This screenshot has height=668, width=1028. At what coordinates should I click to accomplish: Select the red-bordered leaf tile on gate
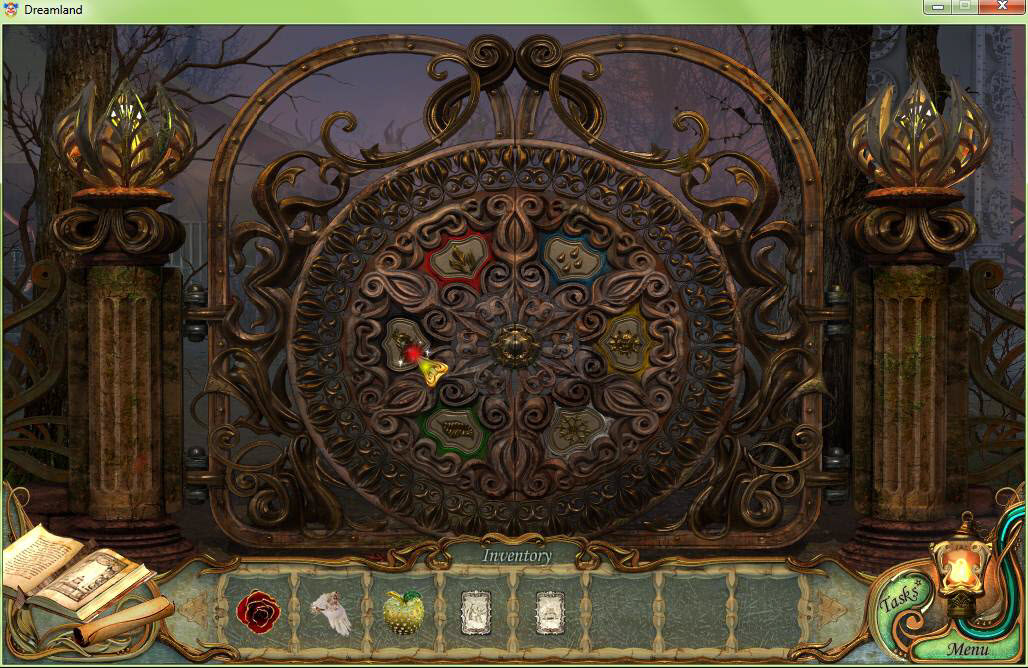[459, 259]
